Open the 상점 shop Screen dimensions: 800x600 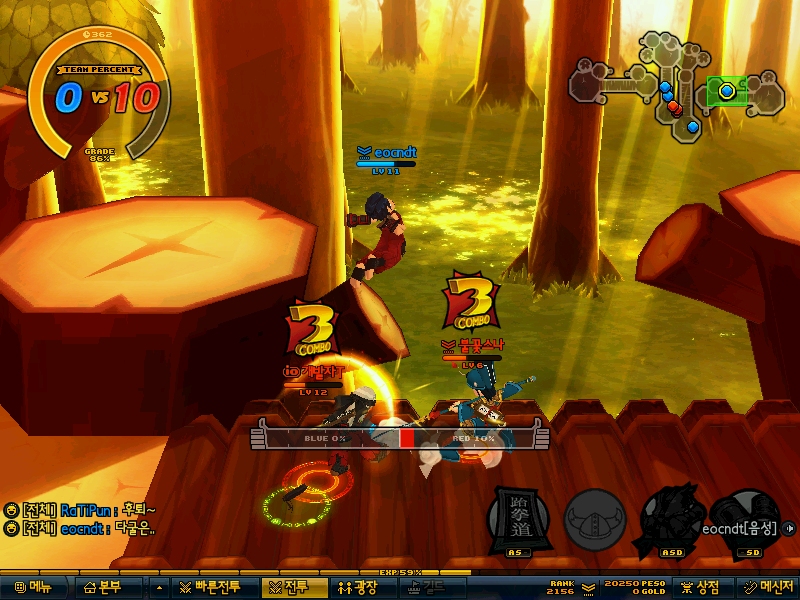click(x=699, y=587)
